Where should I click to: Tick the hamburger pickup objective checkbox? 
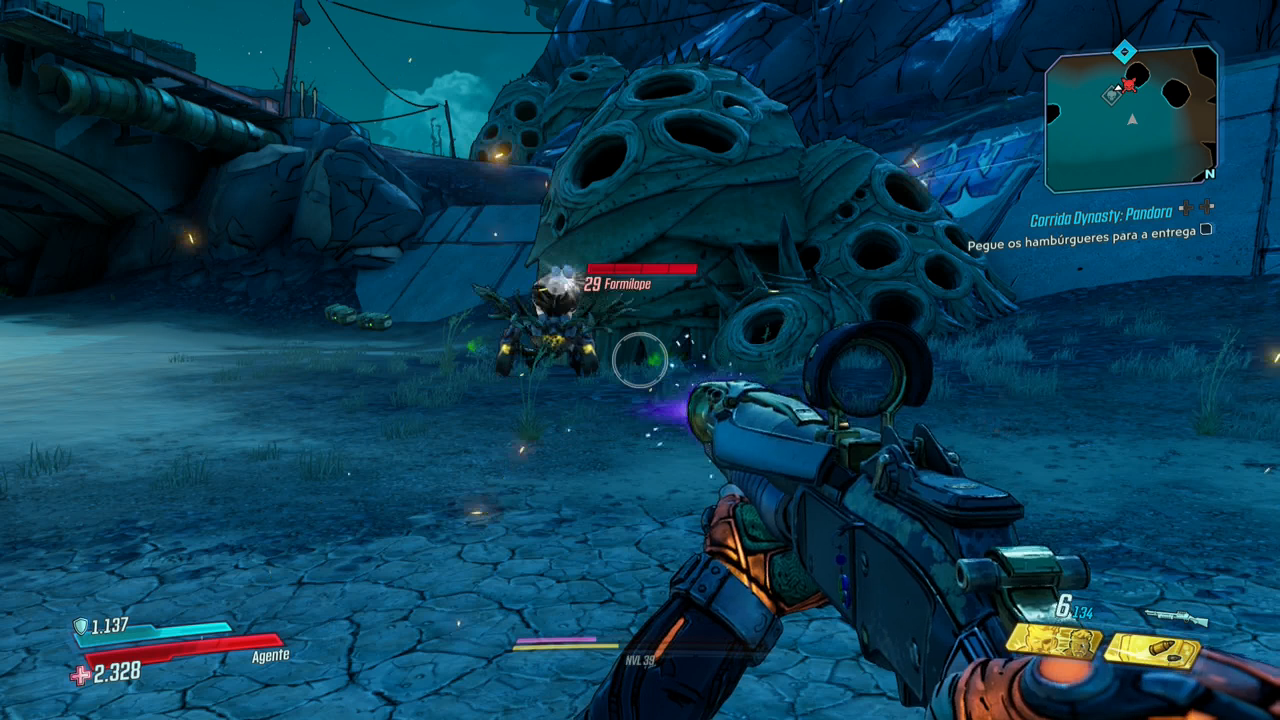1206,229
